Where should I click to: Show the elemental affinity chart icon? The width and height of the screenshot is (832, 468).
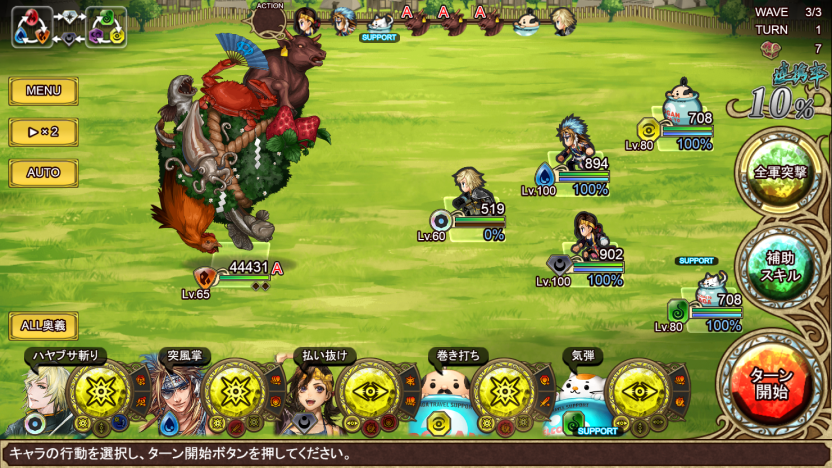(x=69, y=27)
